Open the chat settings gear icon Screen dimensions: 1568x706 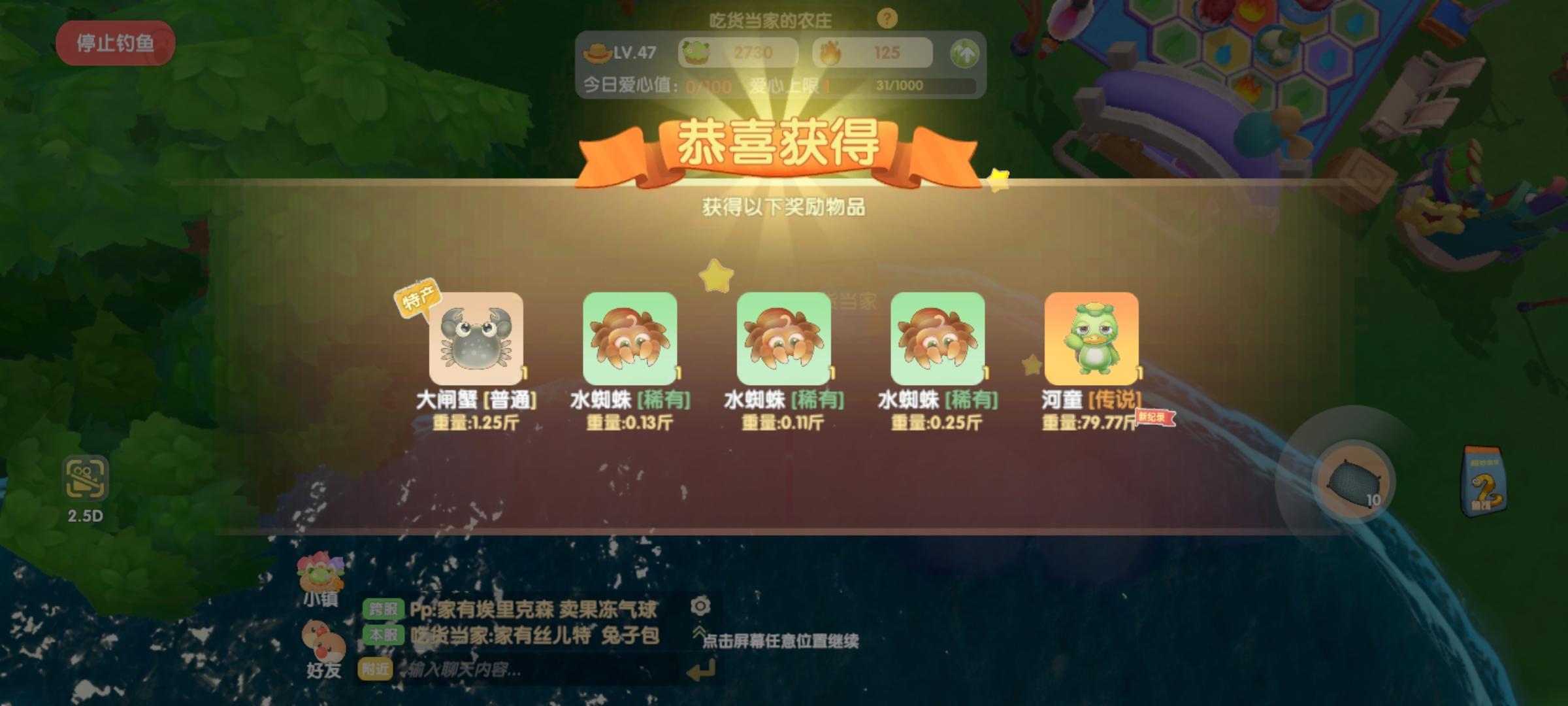(x=700, y=607)
